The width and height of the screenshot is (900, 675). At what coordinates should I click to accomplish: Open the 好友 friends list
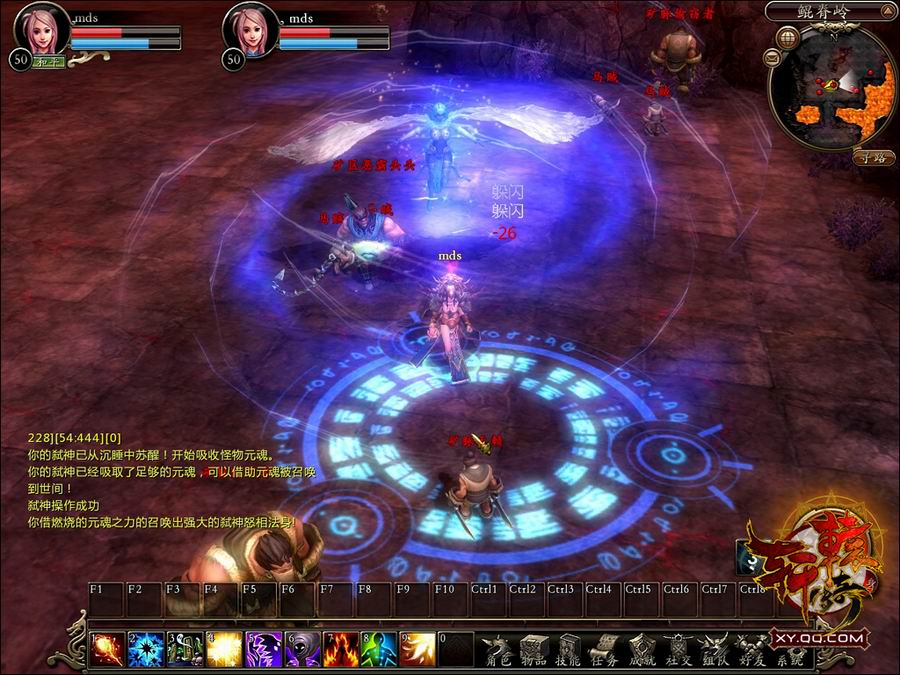click(749, 649)
